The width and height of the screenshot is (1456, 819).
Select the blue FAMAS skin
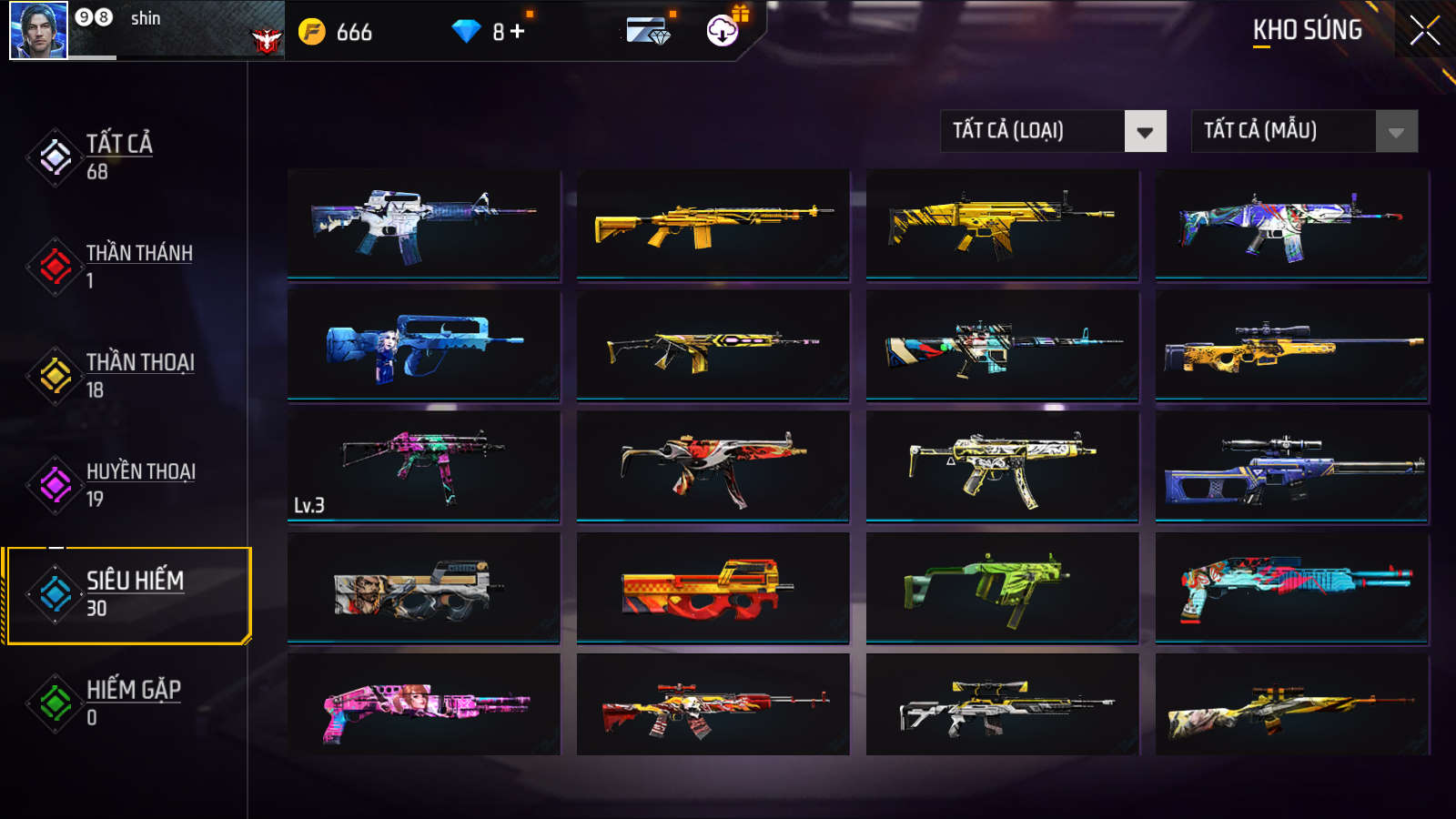click(423, 345)
